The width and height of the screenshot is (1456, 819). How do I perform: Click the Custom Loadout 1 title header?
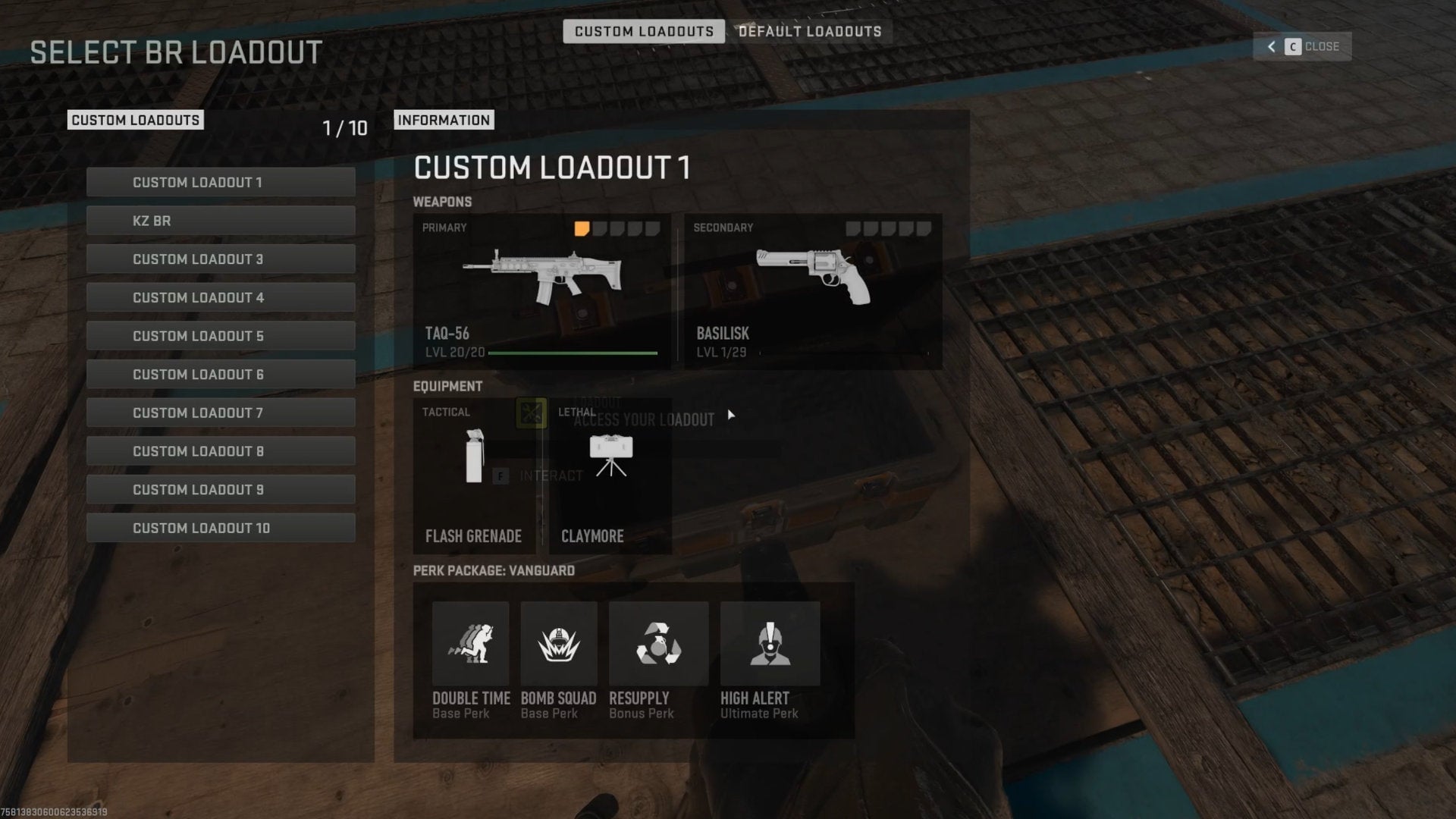point(552,168)
